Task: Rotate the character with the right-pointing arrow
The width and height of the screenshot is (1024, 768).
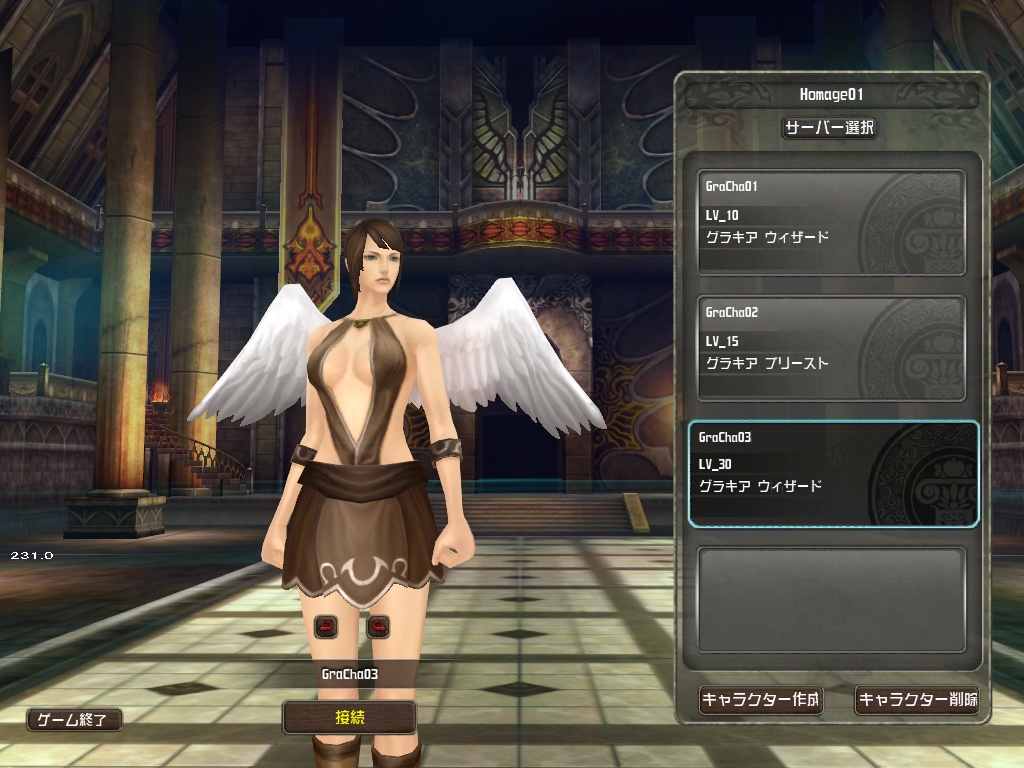Action: (378, 627)
